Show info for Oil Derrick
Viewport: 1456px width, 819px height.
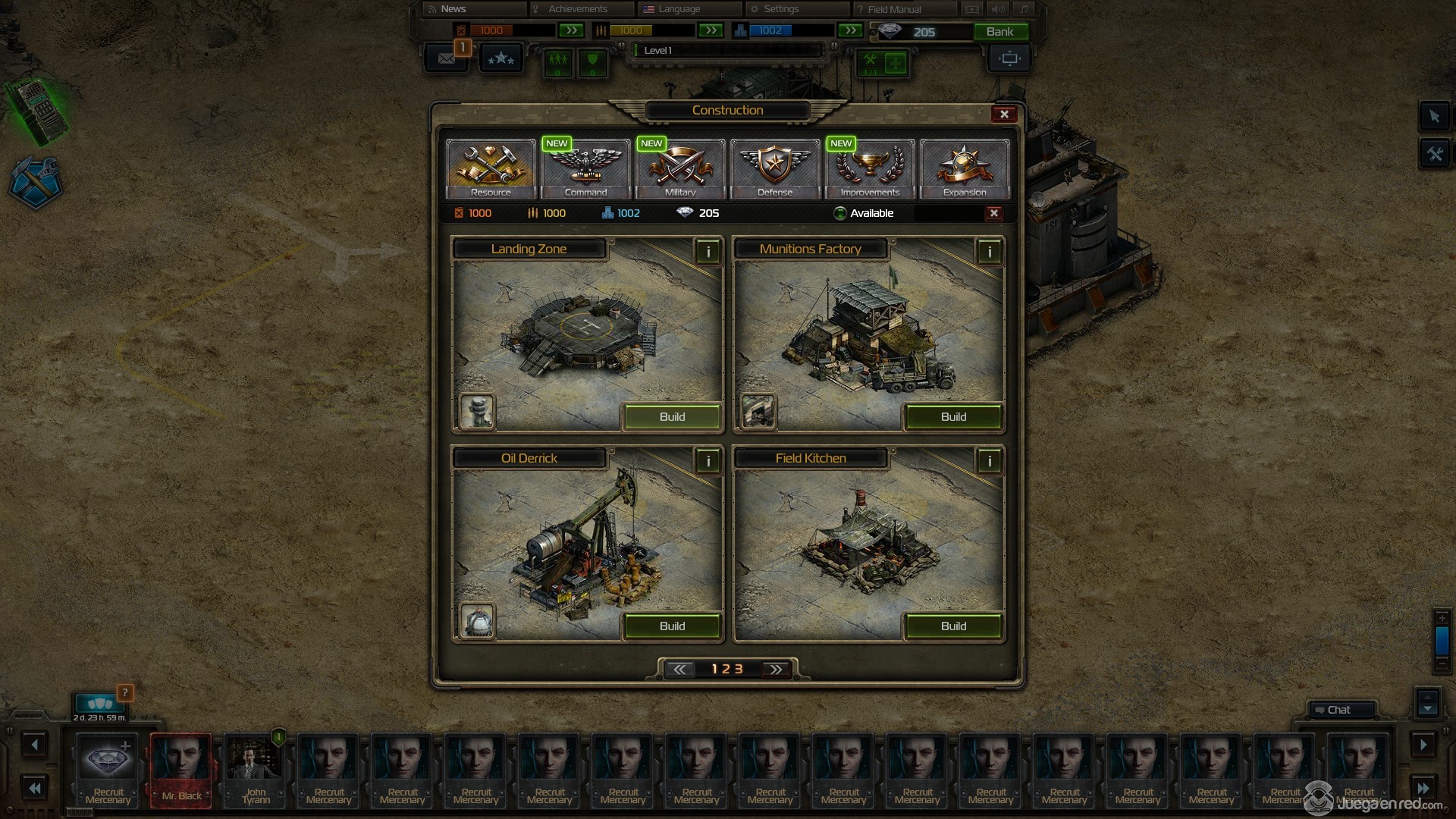click(x=708, y=461)
